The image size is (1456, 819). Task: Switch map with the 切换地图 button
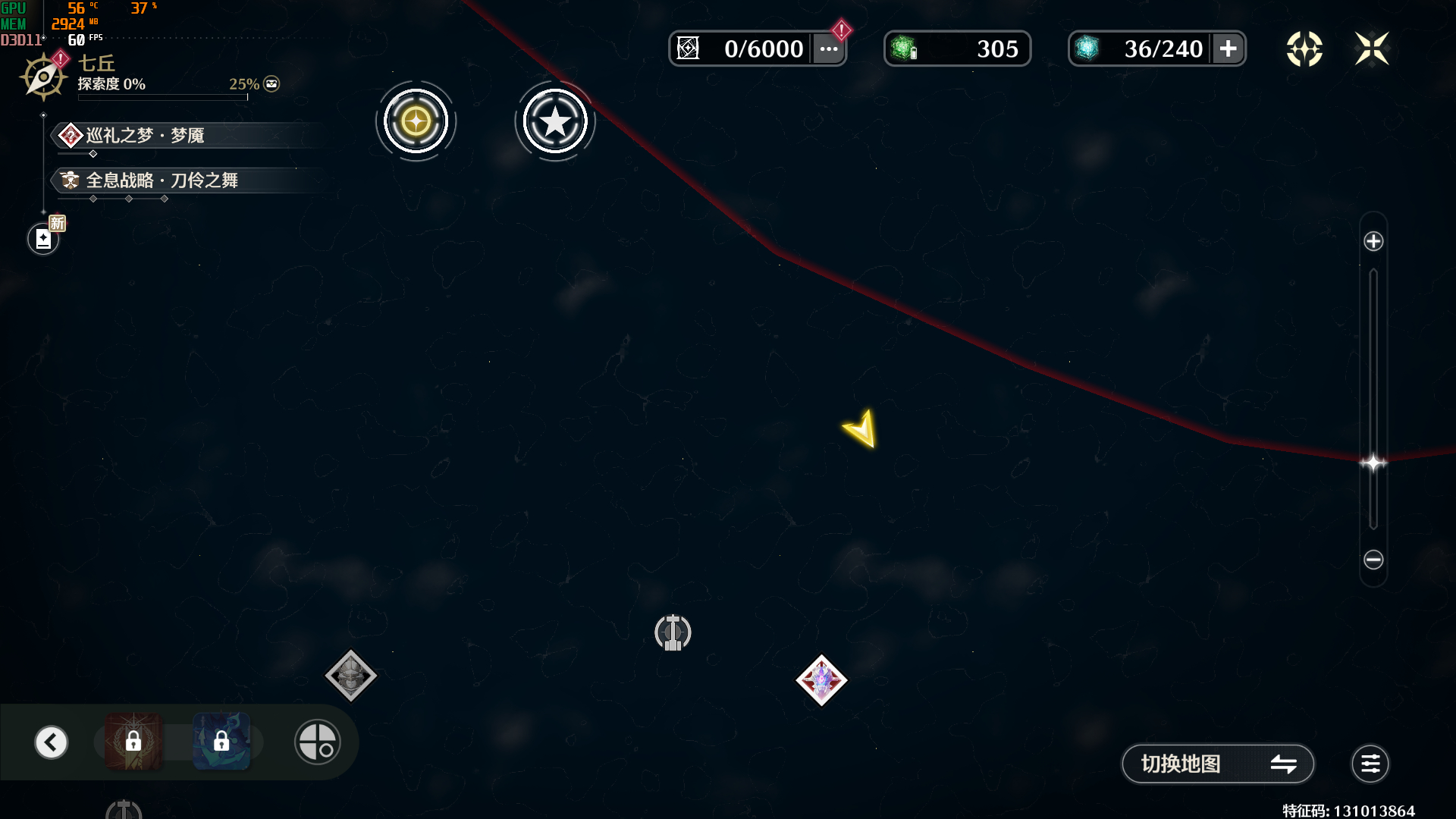point(1217,764)
